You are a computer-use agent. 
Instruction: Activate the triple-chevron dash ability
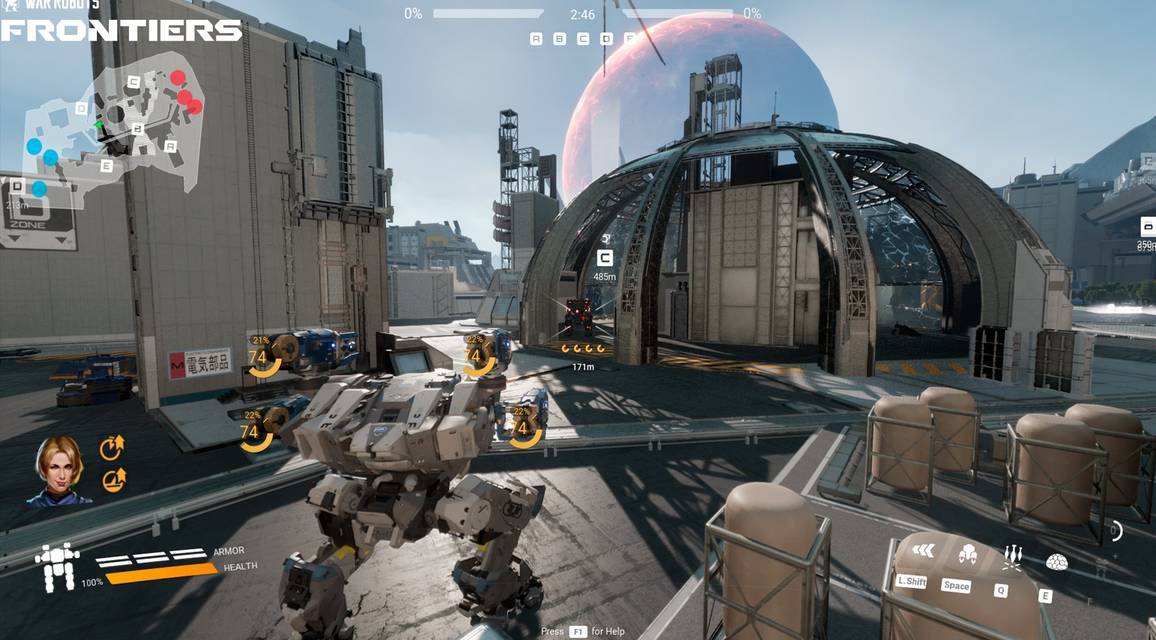pyautogui.click(x=923, y=551)
